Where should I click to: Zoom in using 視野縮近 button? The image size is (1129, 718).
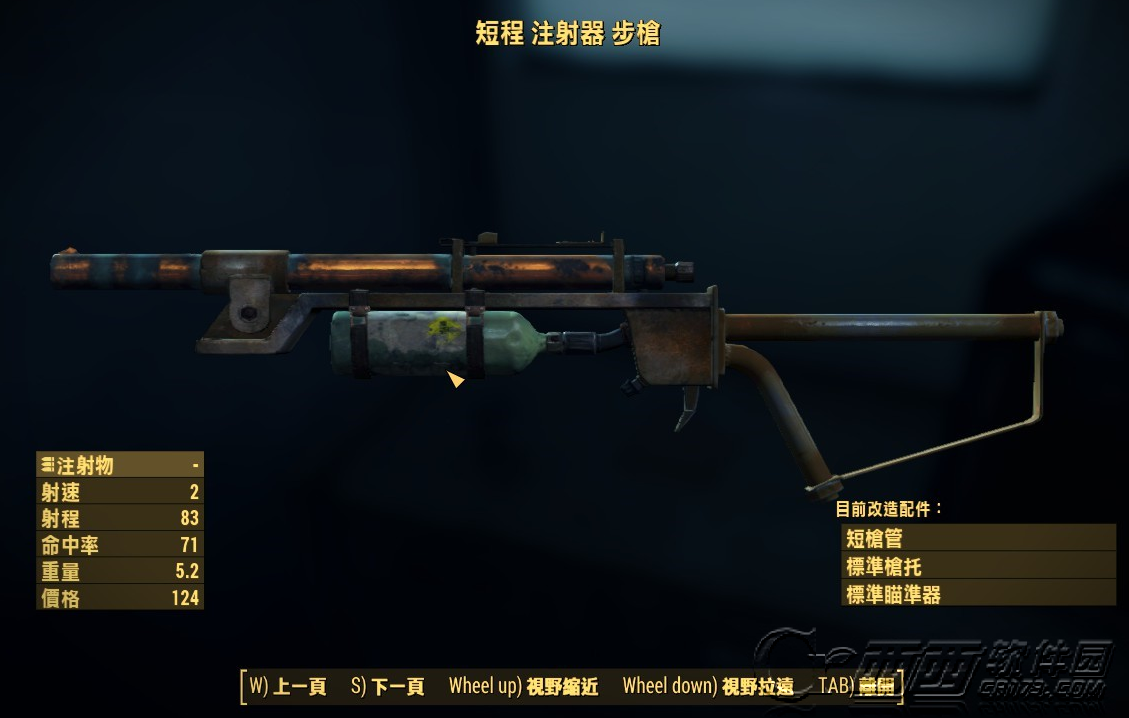tap(523, 686)
